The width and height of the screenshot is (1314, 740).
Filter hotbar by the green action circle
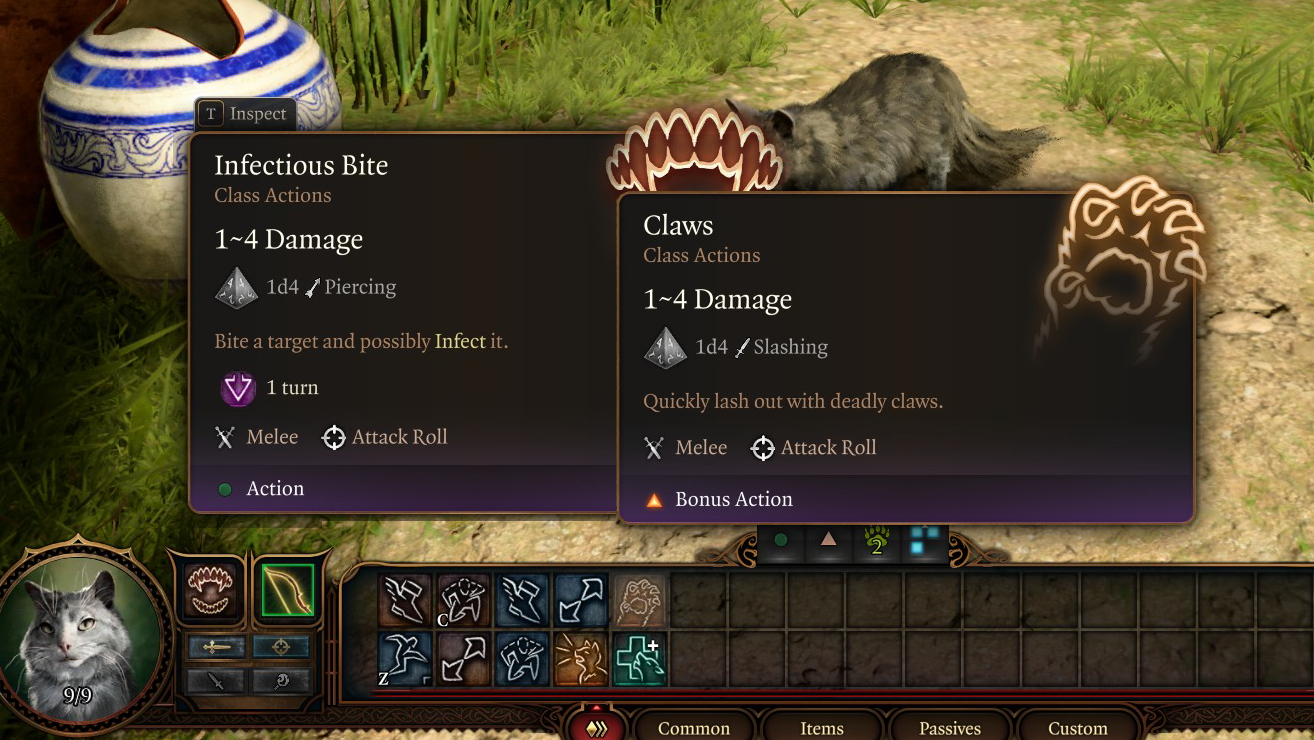pos(781,540)
